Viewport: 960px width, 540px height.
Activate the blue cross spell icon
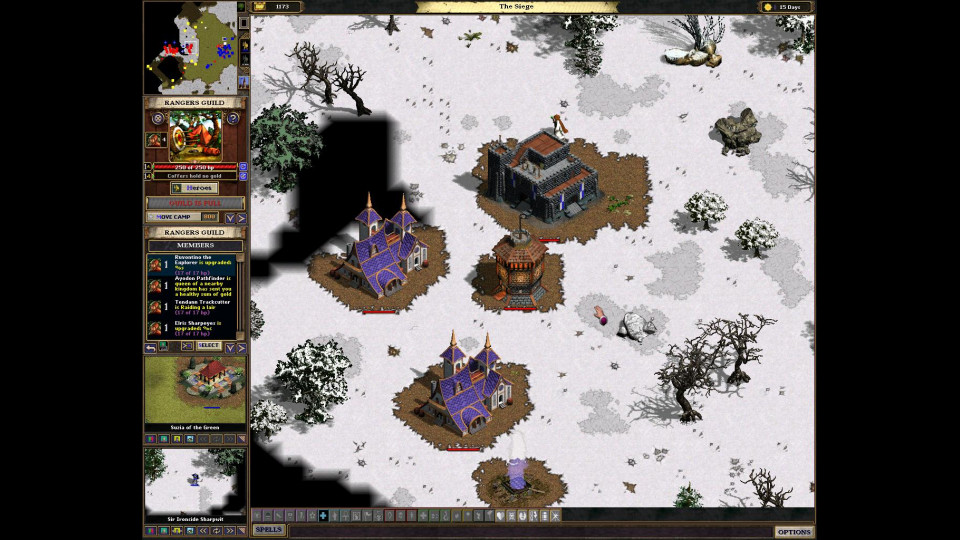click(x=322, y=515)
